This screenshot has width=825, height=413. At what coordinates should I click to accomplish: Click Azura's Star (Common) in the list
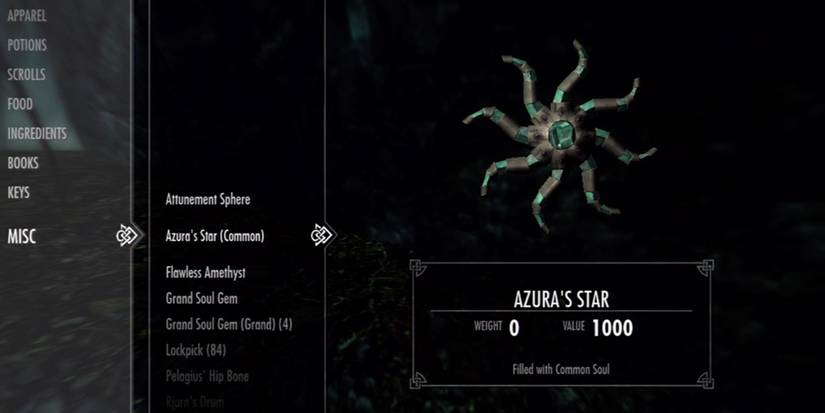point(216,237)
